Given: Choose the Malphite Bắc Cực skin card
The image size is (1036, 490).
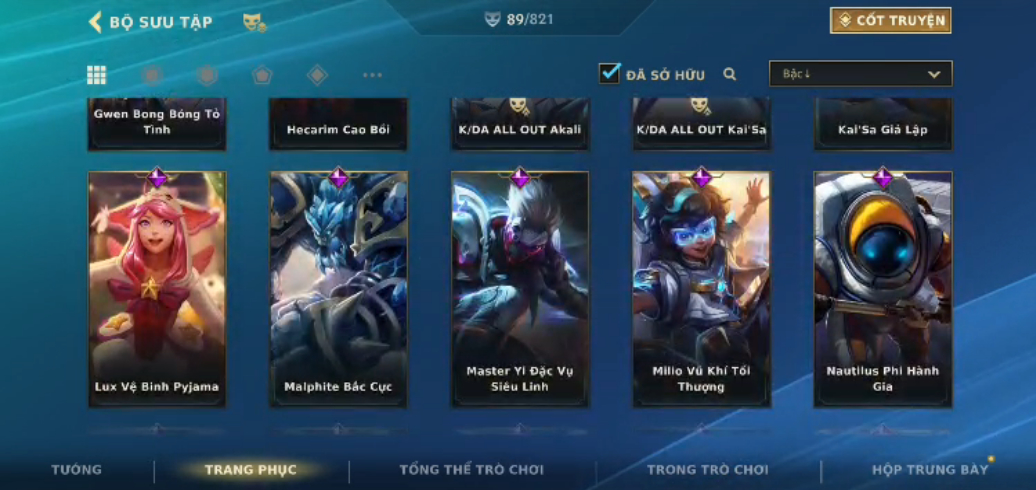Looking at the screenshot, I should [338, 289].
